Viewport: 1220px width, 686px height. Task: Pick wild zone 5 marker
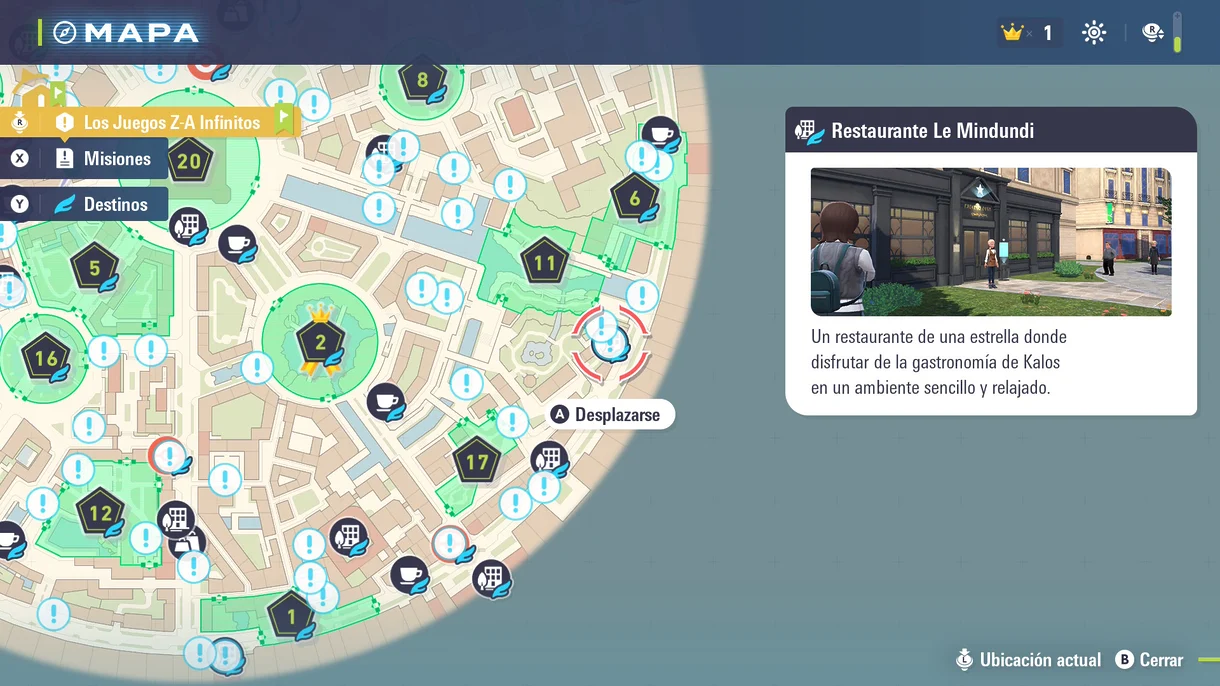click(95, 267)
